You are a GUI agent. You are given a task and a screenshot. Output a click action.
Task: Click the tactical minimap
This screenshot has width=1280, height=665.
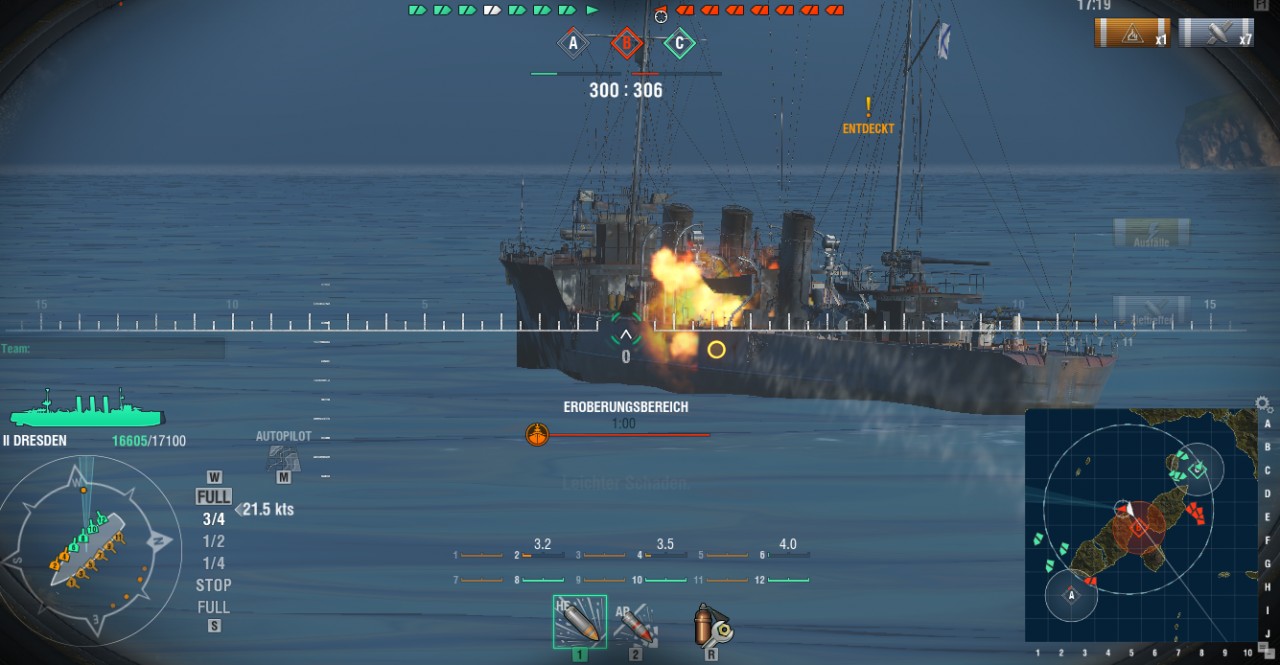tap(1140, 525)
